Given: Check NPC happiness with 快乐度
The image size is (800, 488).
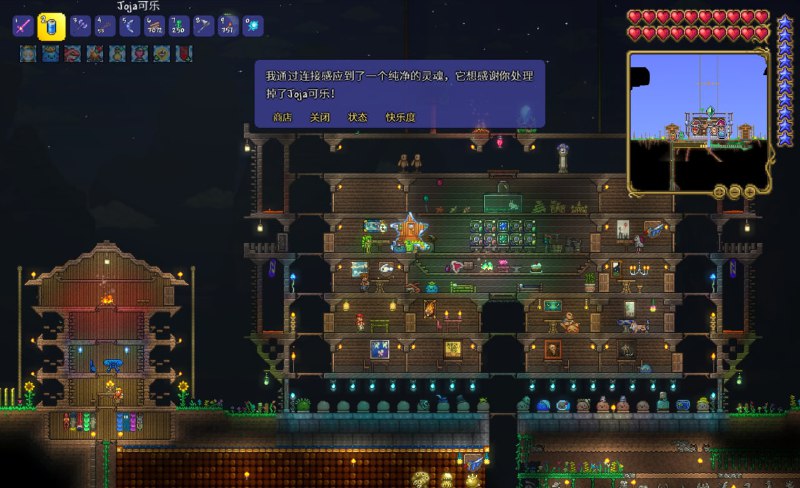Looking at the screenshot, I should pos(401,117).
